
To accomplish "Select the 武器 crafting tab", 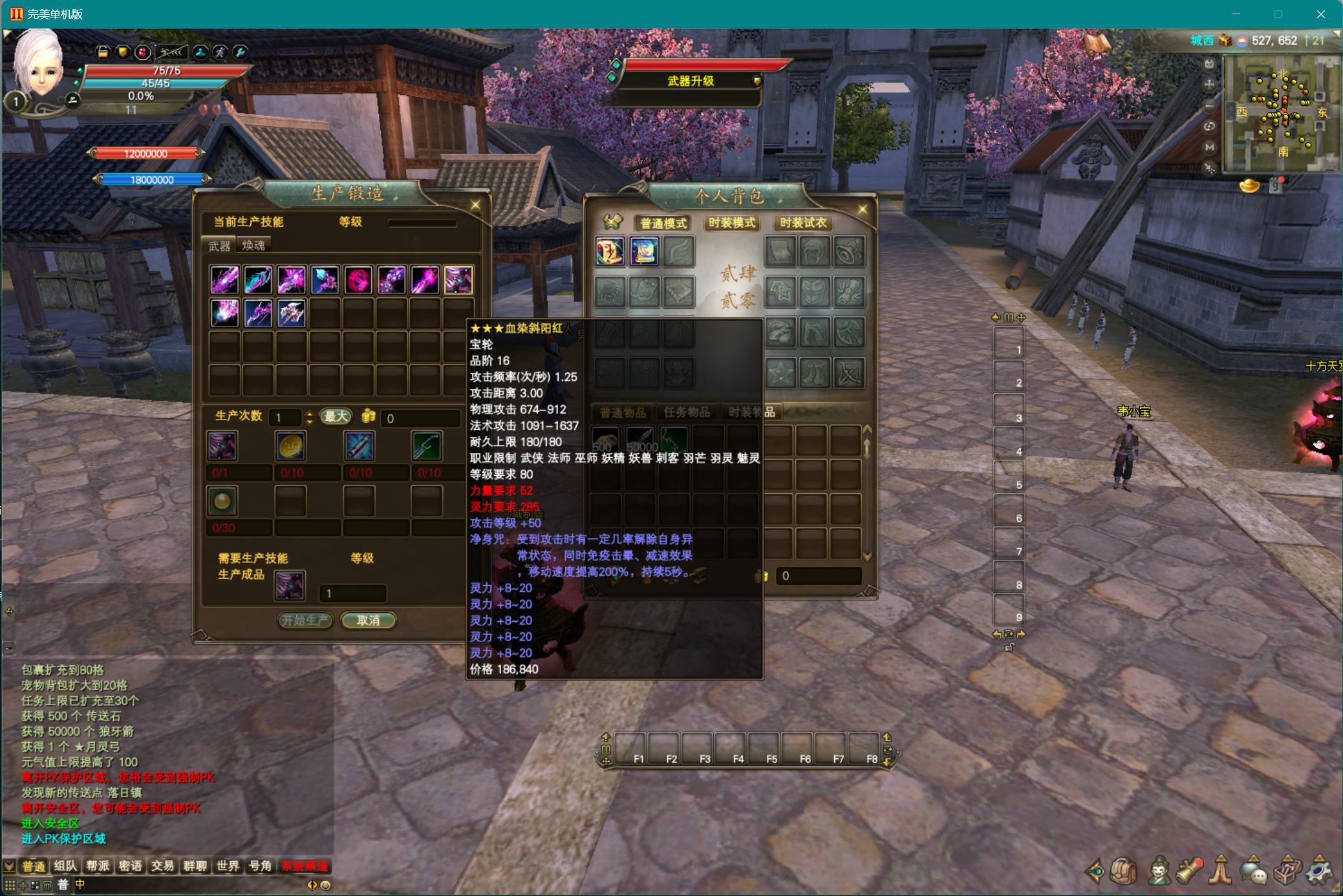I will pyautogui.click(x=219, y=246).
